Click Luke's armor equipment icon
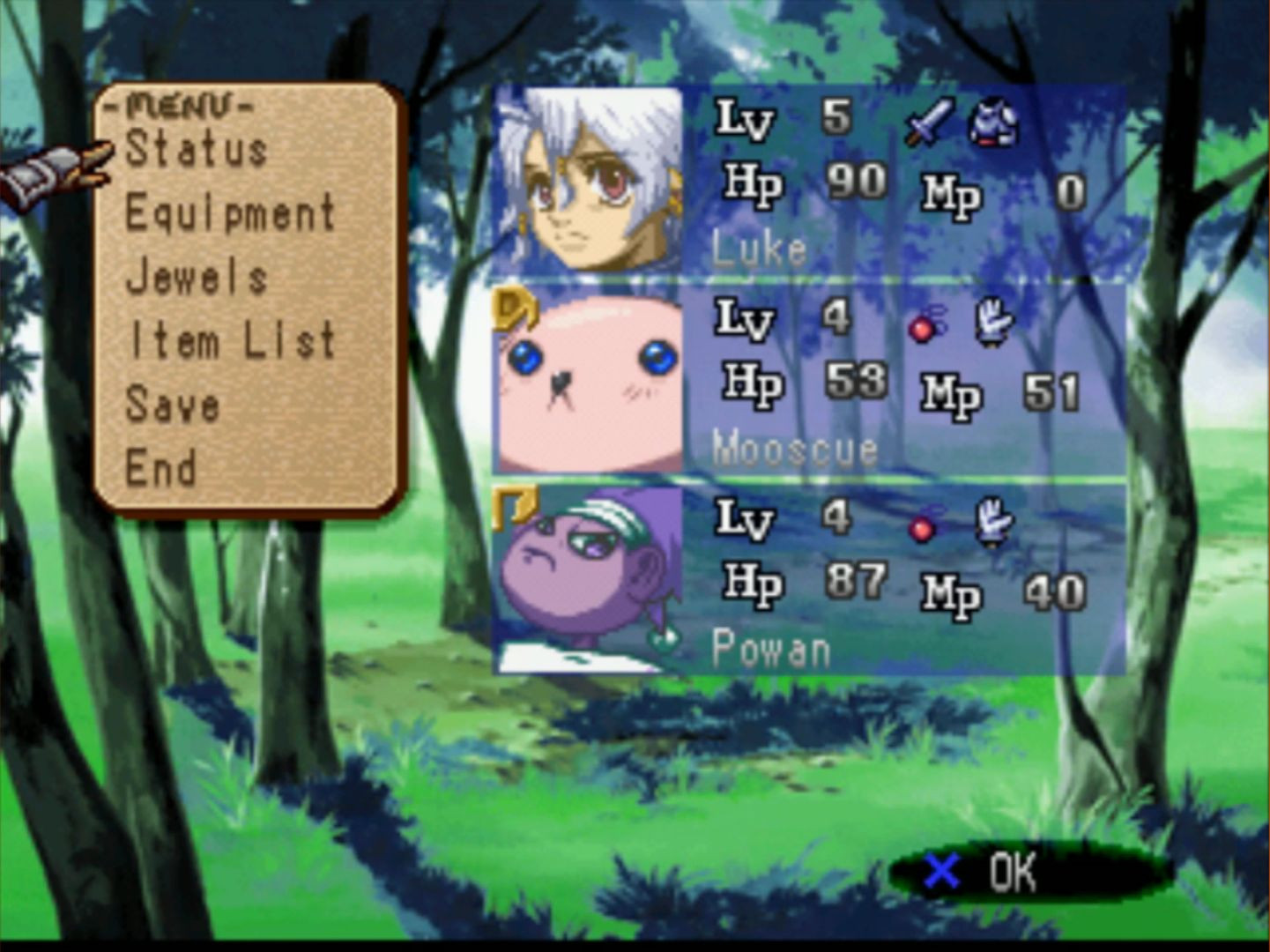 [993, 122]
